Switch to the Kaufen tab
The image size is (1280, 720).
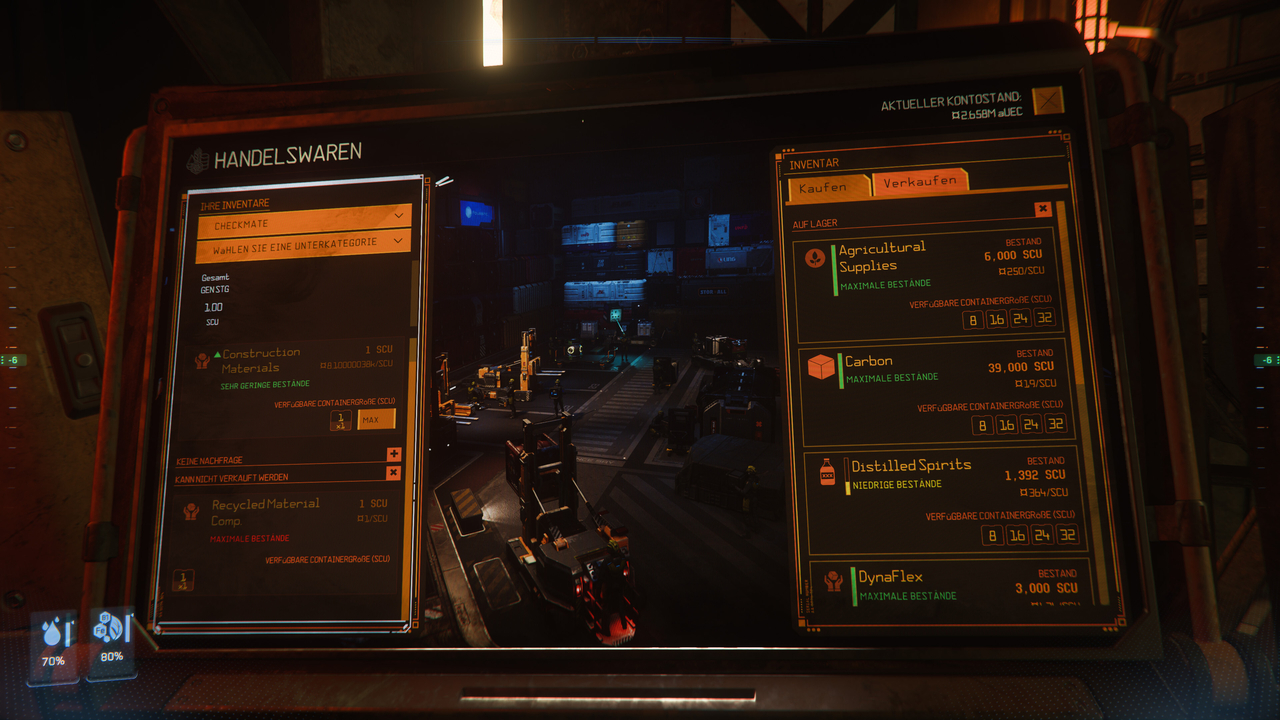click(823, 187)
